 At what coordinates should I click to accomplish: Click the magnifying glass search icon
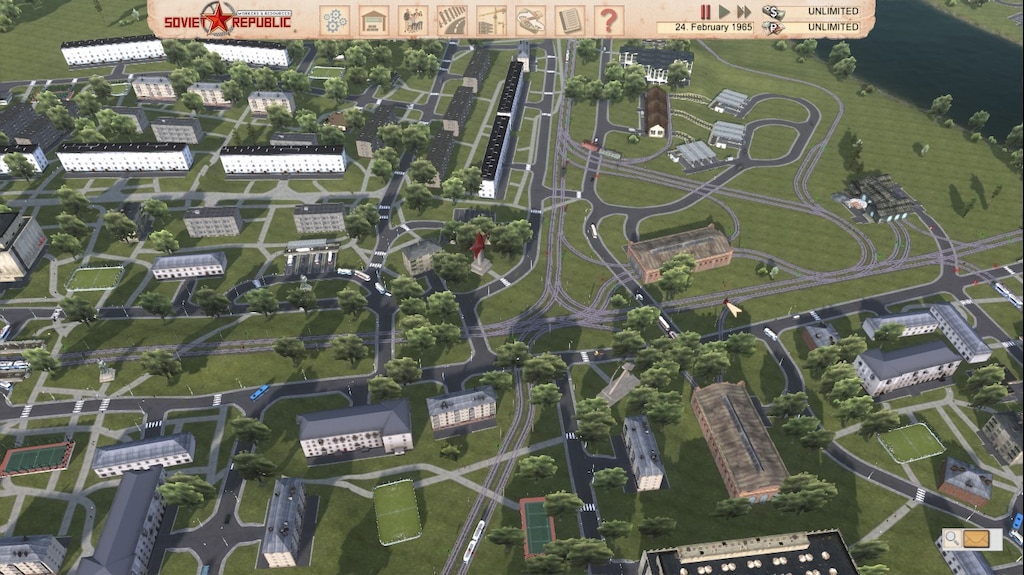pyautogui.click(x=954, y=540)
